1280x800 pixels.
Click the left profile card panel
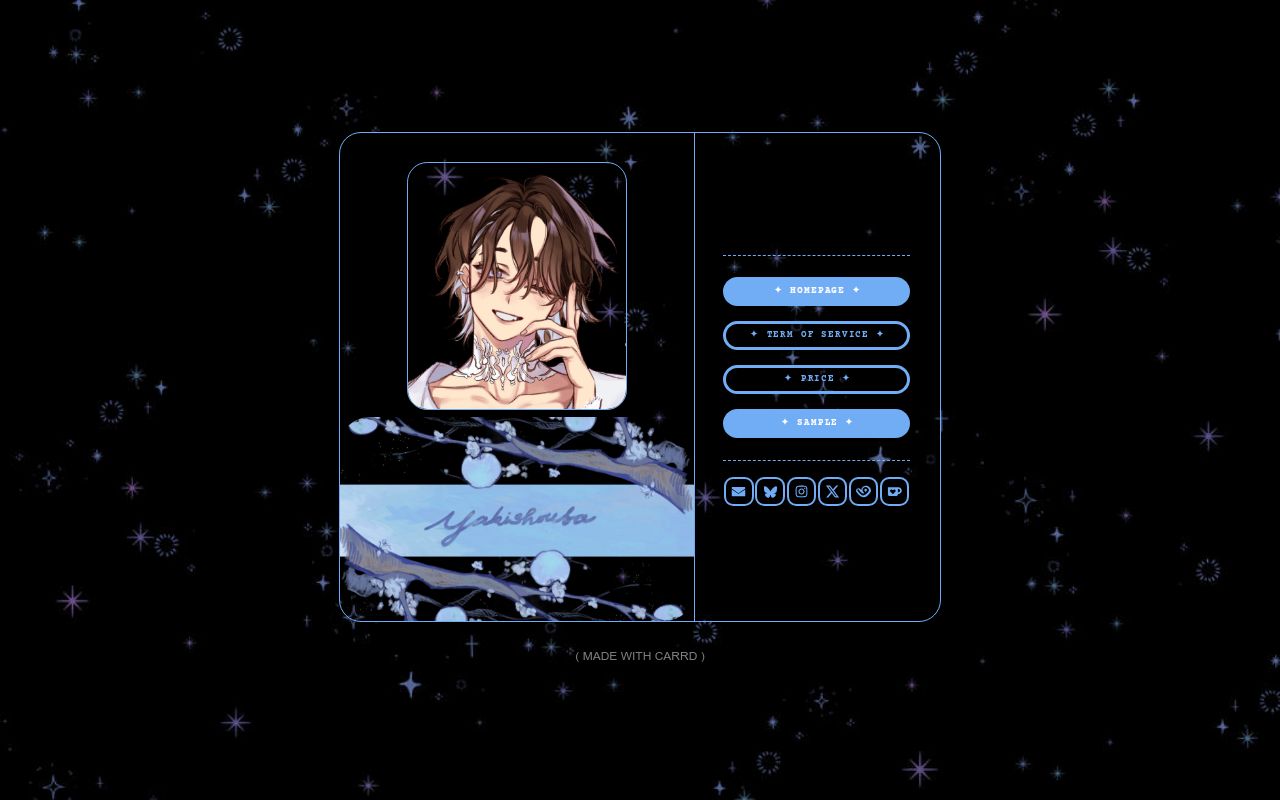(517, 378)
